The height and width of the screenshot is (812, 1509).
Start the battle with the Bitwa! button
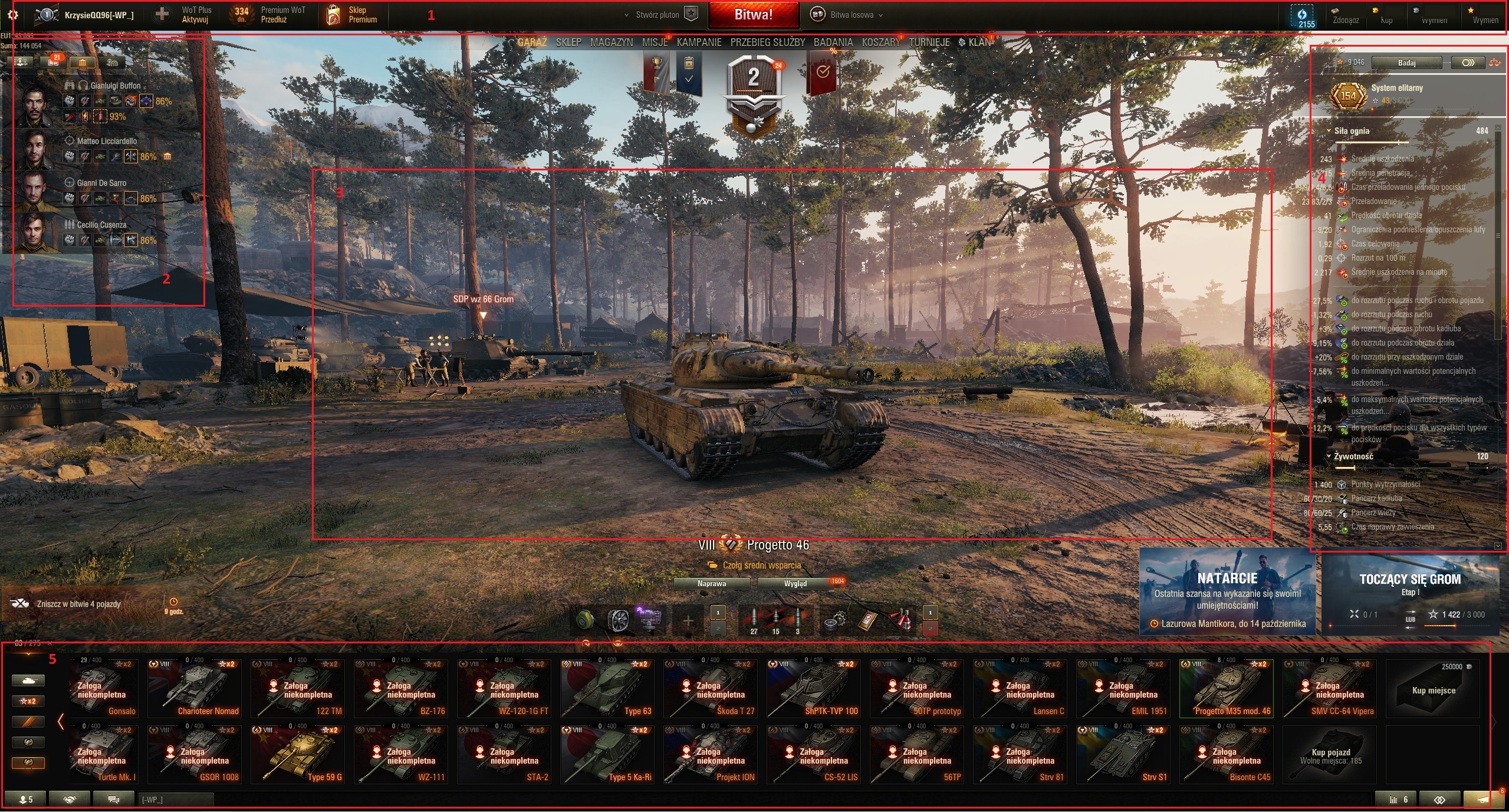pyautogui.click(x=753, y=15)
